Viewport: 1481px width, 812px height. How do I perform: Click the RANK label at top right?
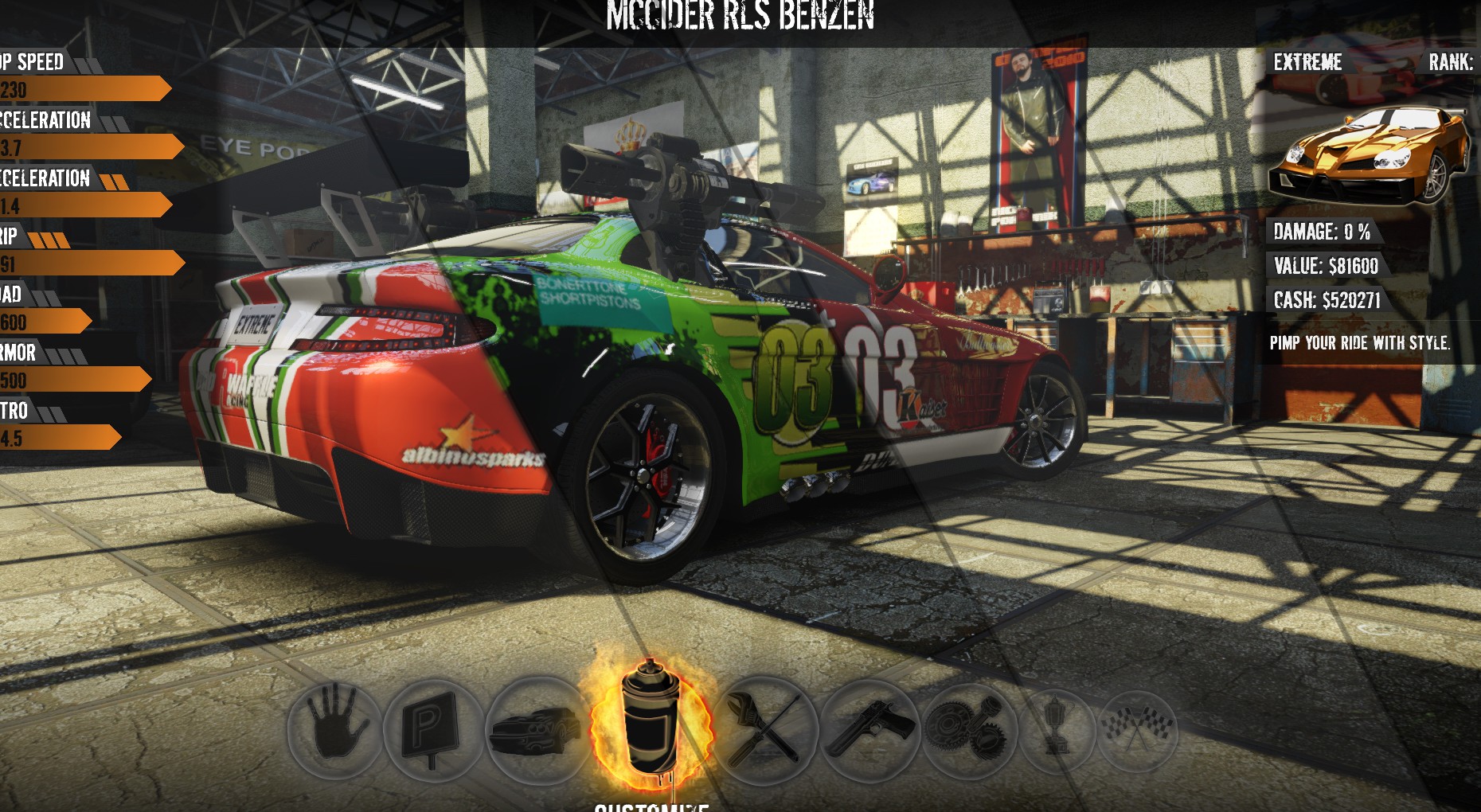tap(1449, 61)
